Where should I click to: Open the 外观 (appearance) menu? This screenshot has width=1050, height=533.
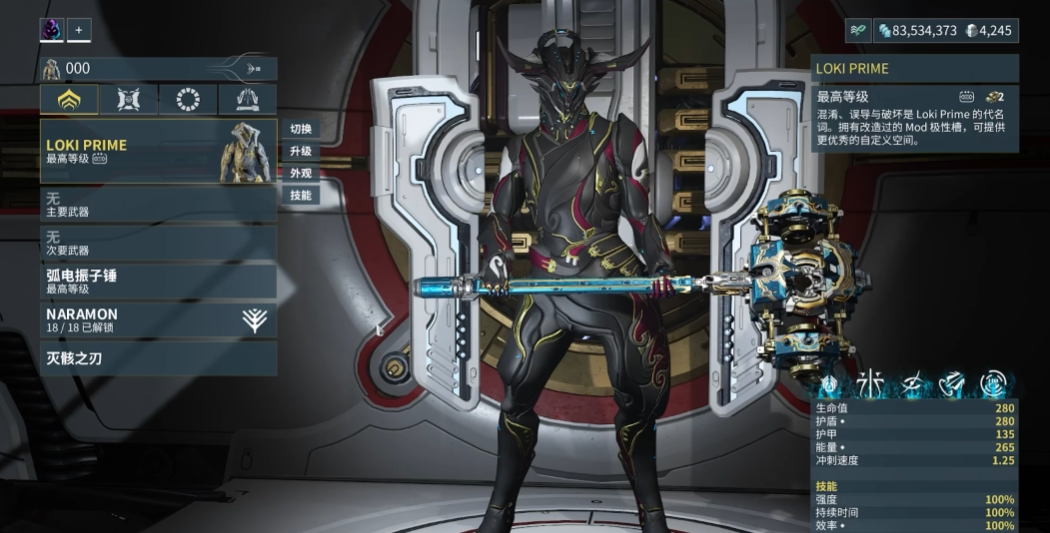[301, 173]
